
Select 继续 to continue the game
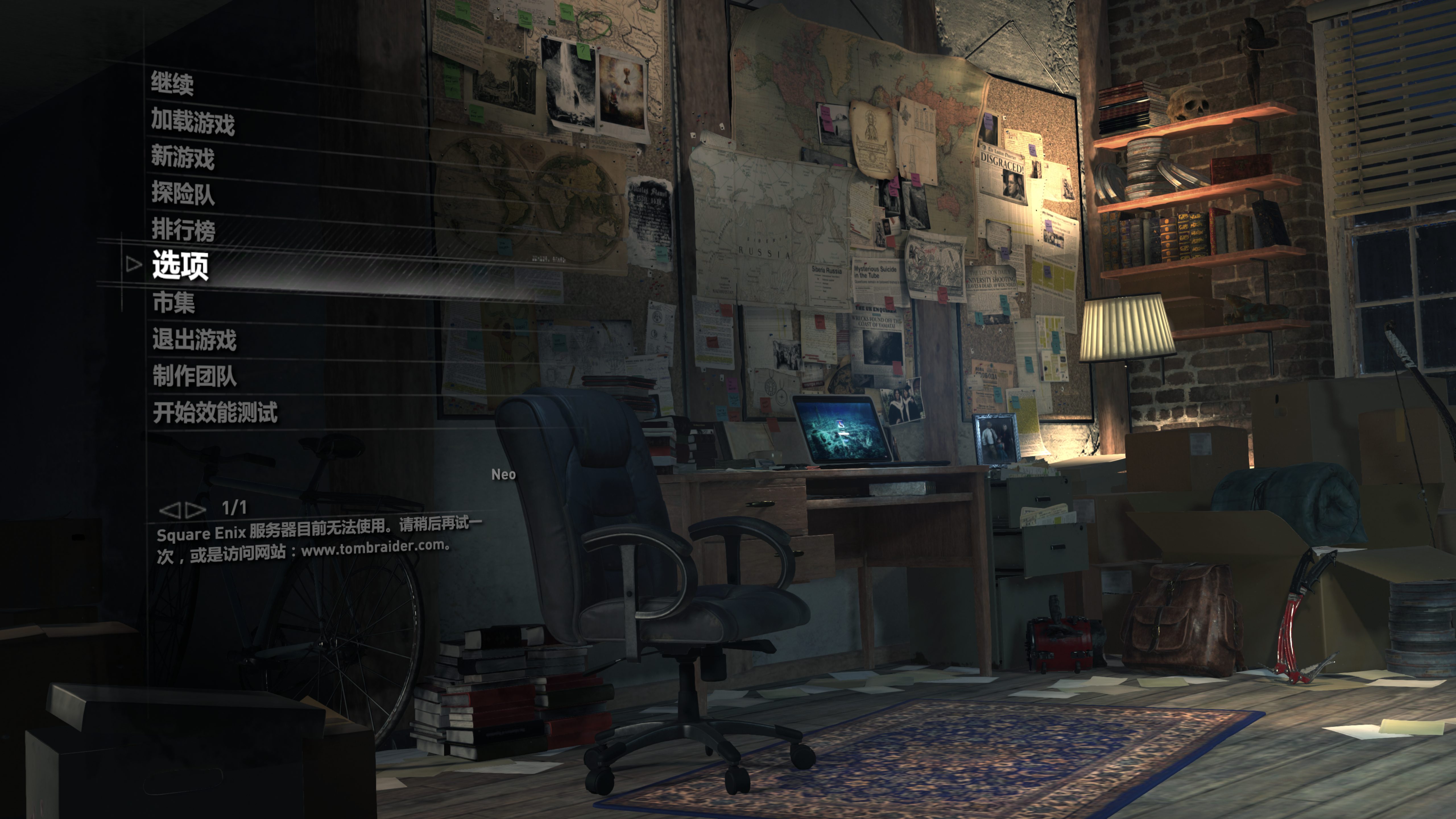[x=172, y=84]
